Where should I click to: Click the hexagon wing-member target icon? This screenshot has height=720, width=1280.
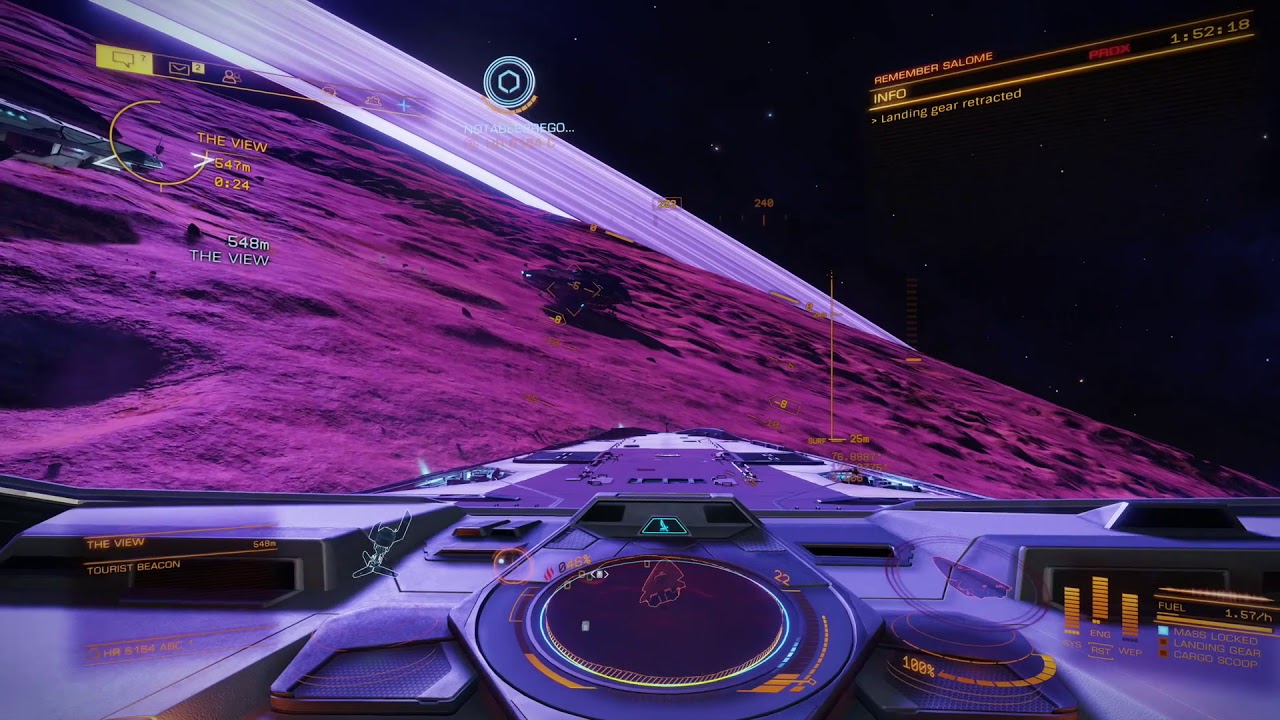509,82
